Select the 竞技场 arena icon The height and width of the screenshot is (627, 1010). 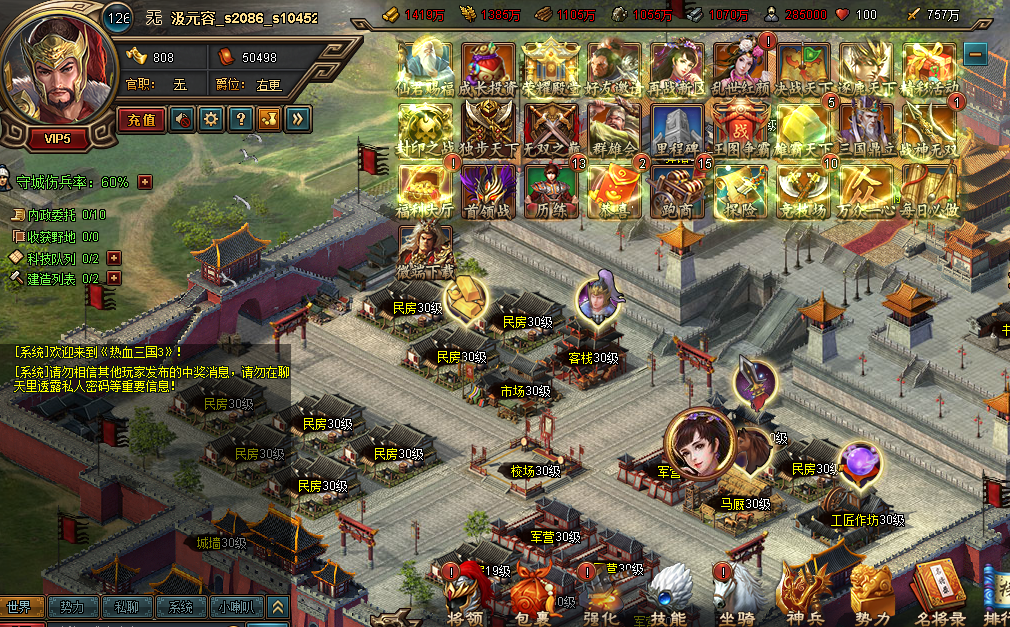coord(803,188)
